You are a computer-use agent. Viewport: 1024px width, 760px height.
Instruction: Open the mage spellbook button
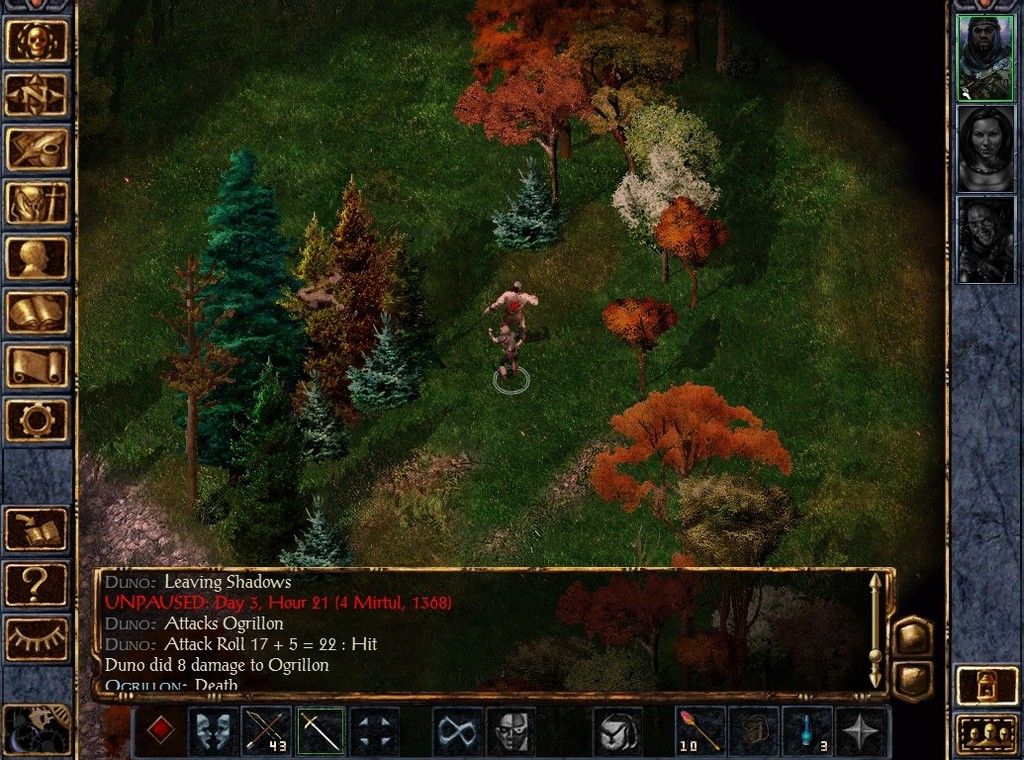point(38,311)
